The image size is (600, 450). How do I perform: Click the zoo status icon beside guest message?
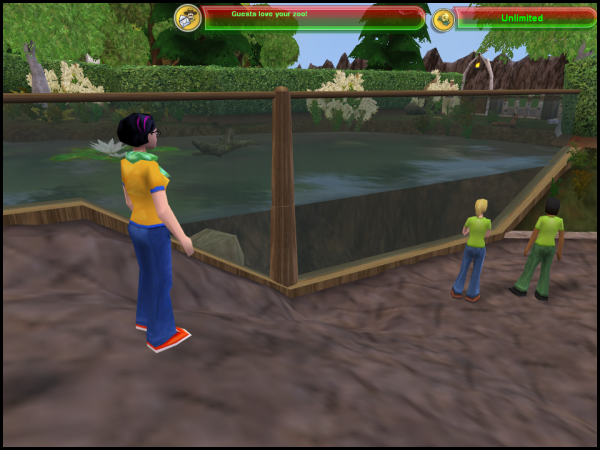187,18
